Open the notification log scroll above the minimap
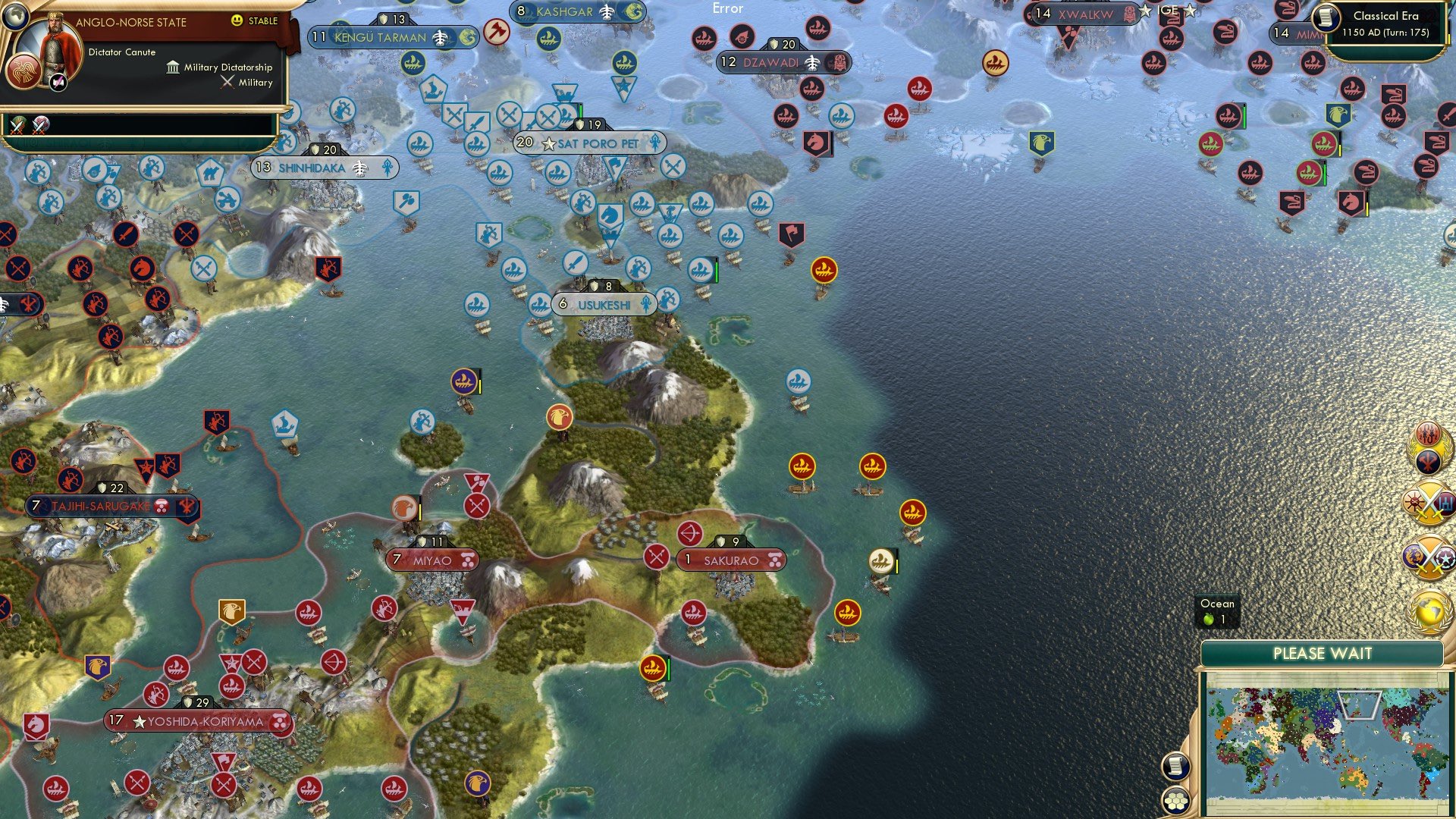 point(1175,767)
